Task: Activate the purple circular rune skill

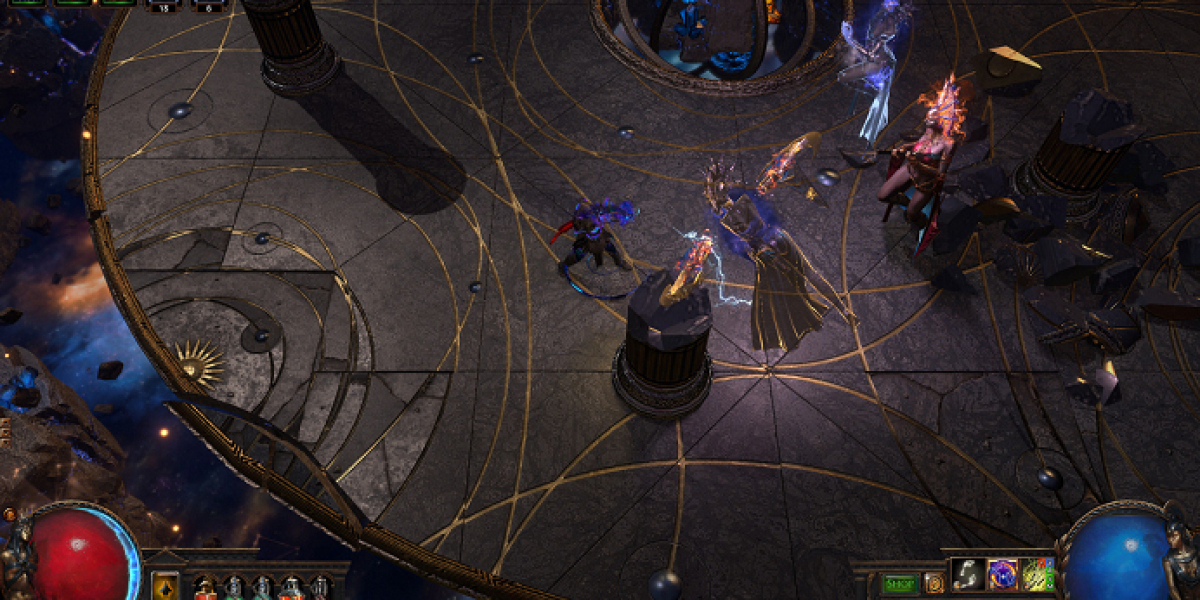Action: [x=1003, y=575]
